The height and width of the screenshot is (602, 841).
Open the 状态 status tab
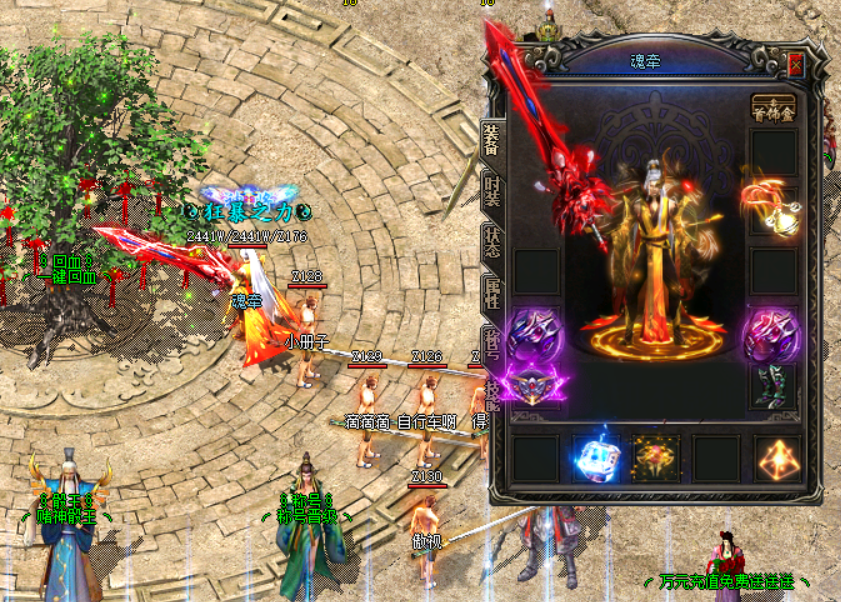pyautogui.click(x=491, y=244)
